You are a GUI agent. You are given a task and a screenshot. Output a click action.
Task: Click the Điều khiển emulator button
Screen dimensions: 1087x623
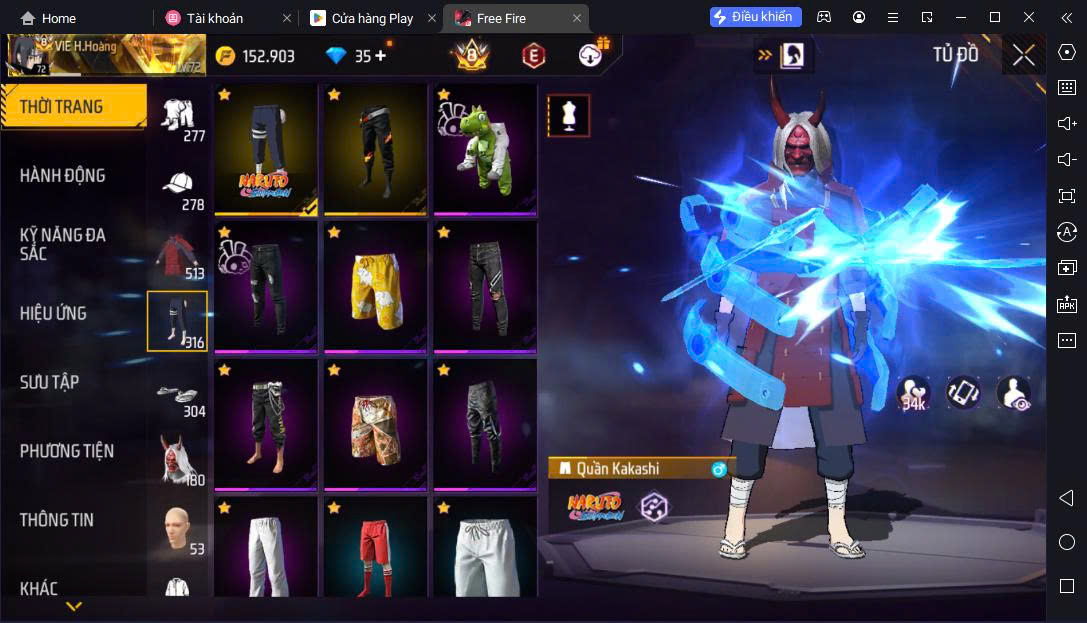click(755, 17)
